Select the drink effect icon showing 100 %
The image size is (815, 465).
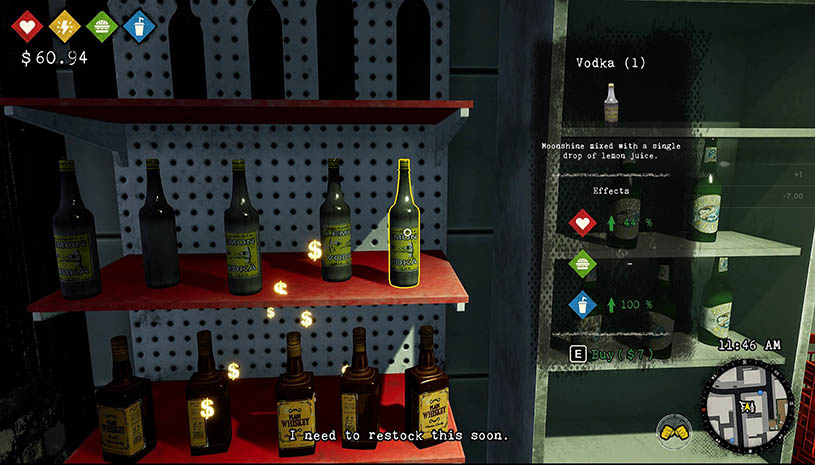coord(582,304)
